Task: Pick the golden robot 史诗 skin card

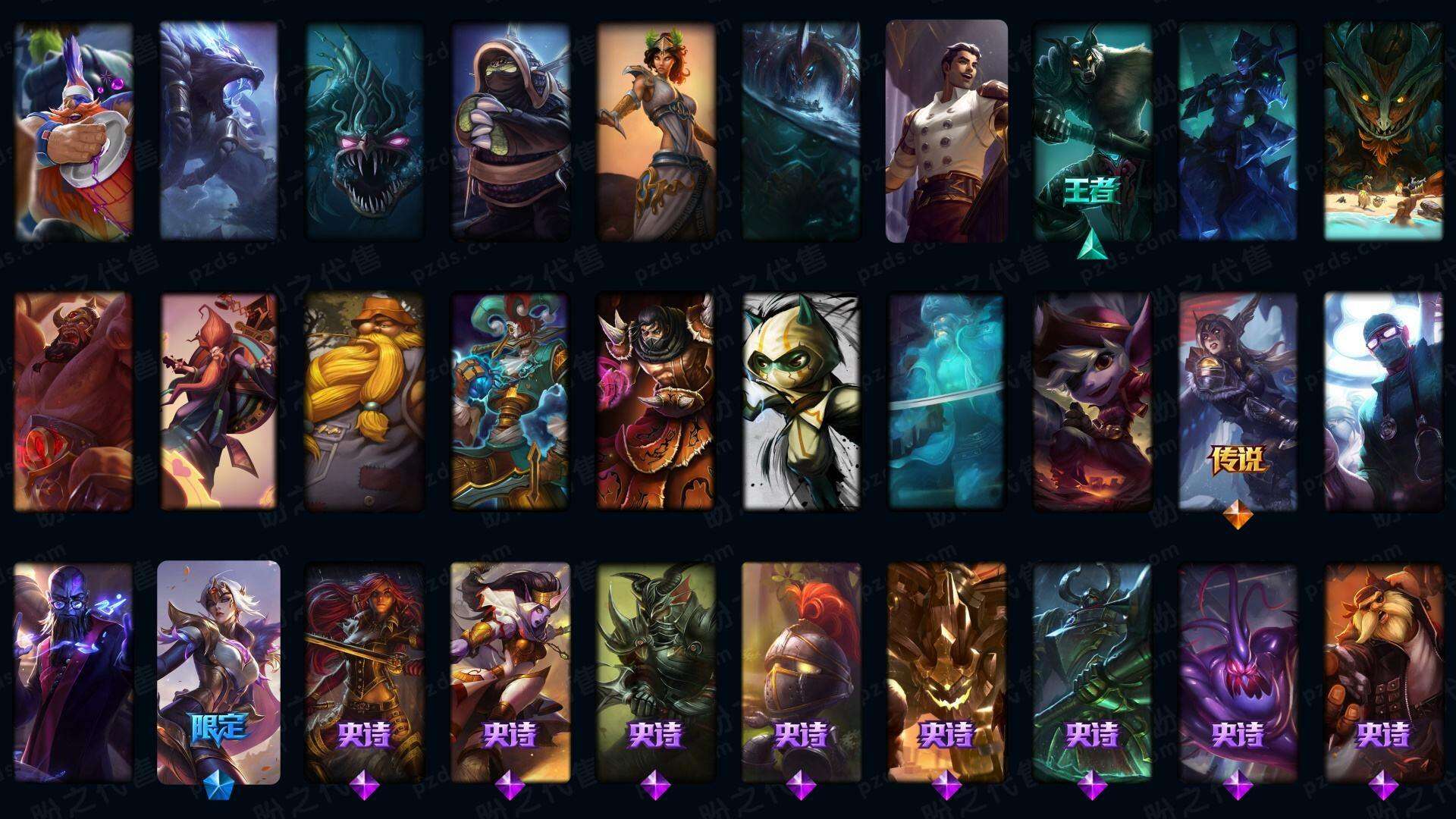Action: click(946, 672)
